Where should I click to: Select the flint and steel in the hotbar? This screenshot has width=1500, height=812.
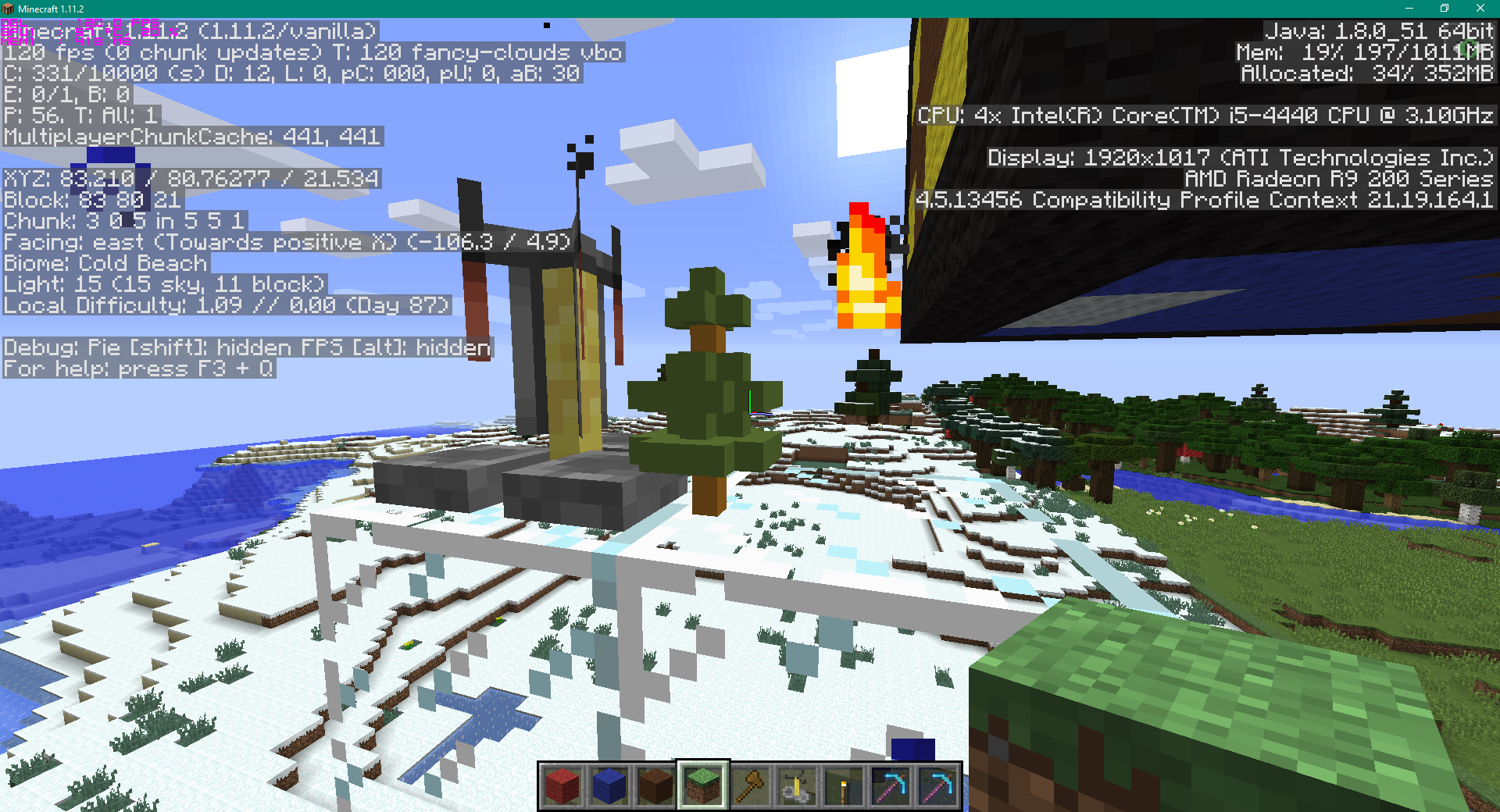pos(796,786)
